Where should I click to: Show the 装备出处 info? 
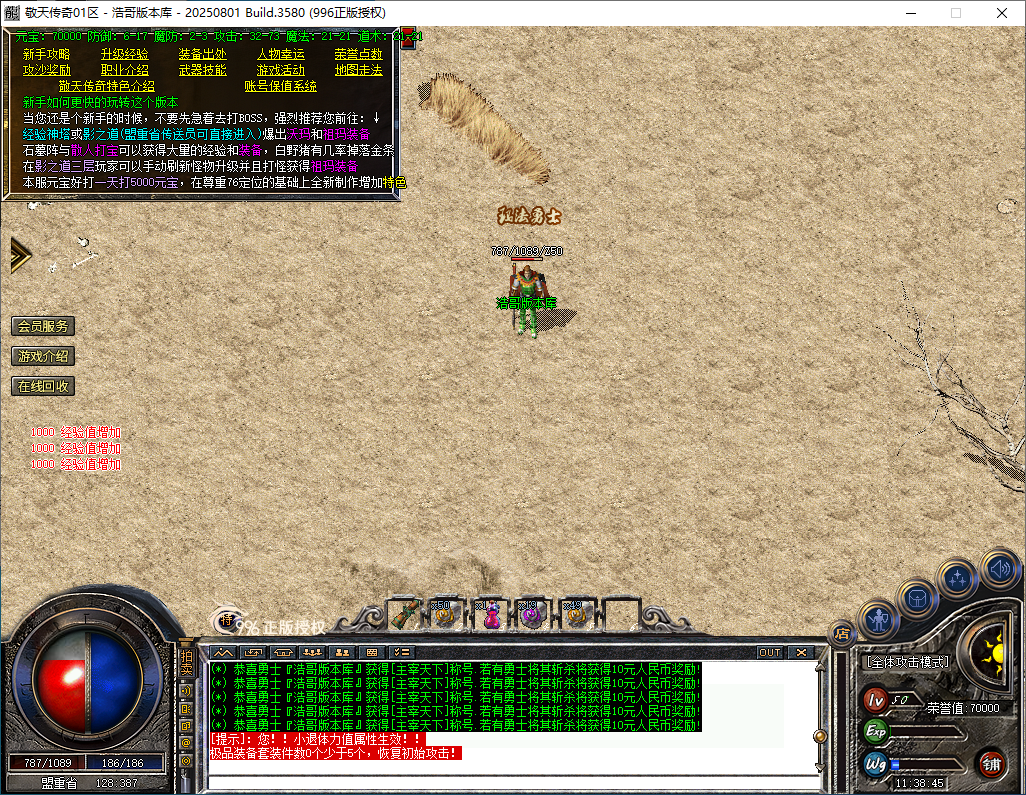[x=202, y=54]
